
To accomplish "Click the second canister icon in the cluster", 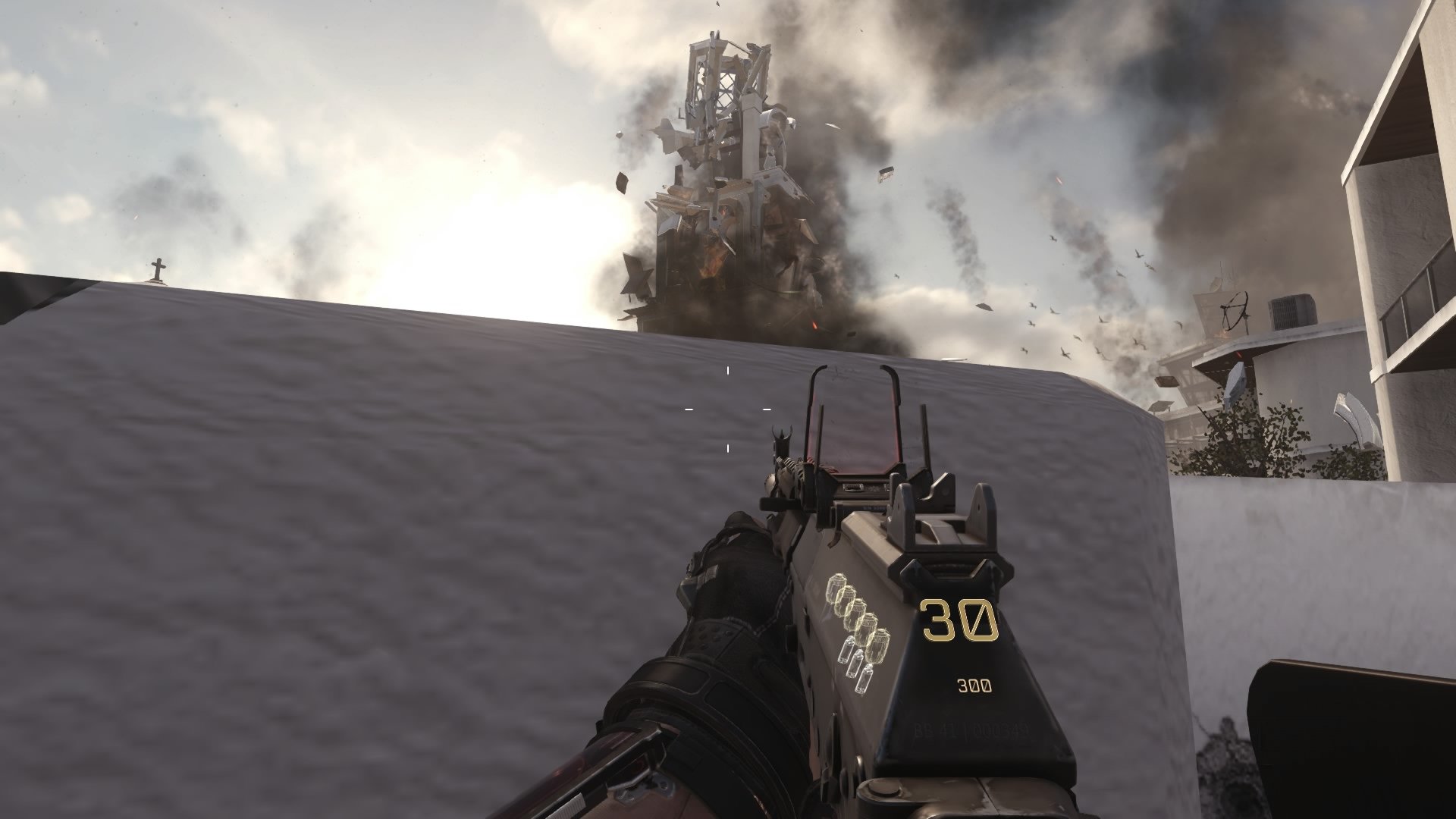I will 856,664.
